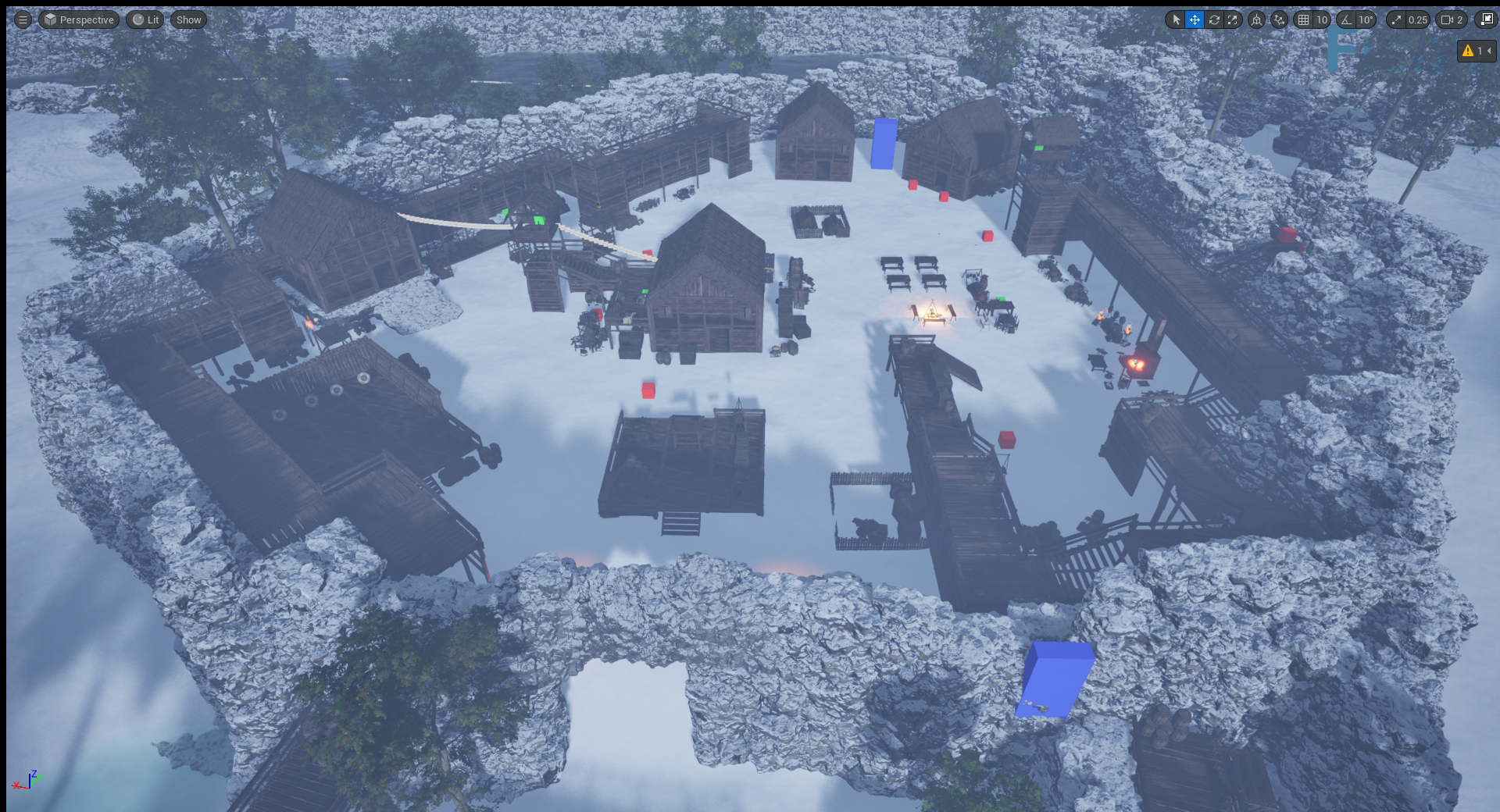This screenshot has height=812, width=1500.
Task: Toggle the surface snapping button
Action: point(1279,20)
